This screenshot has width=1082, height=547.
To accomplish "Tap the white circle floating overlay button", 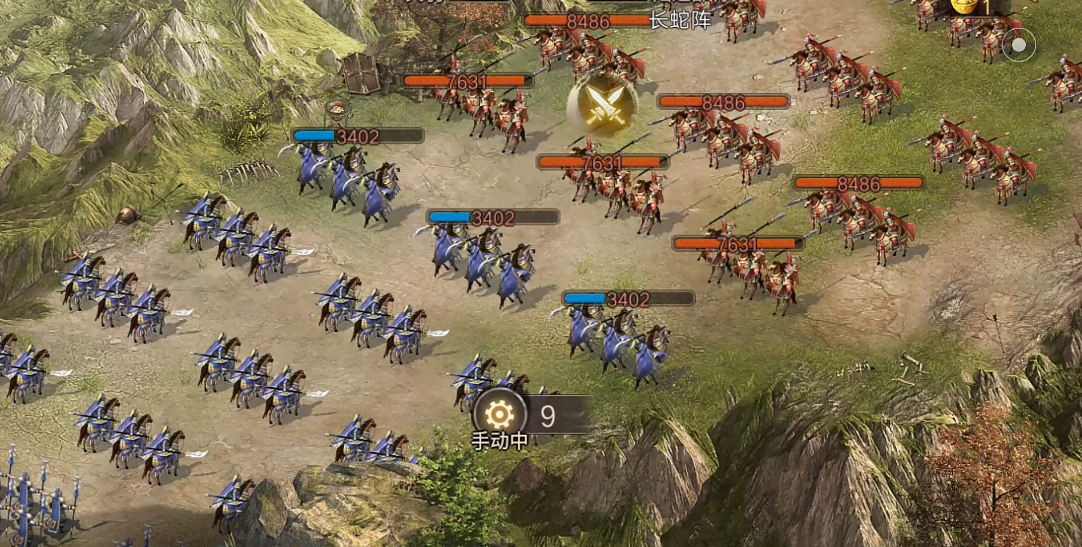I will point(1018,45).
